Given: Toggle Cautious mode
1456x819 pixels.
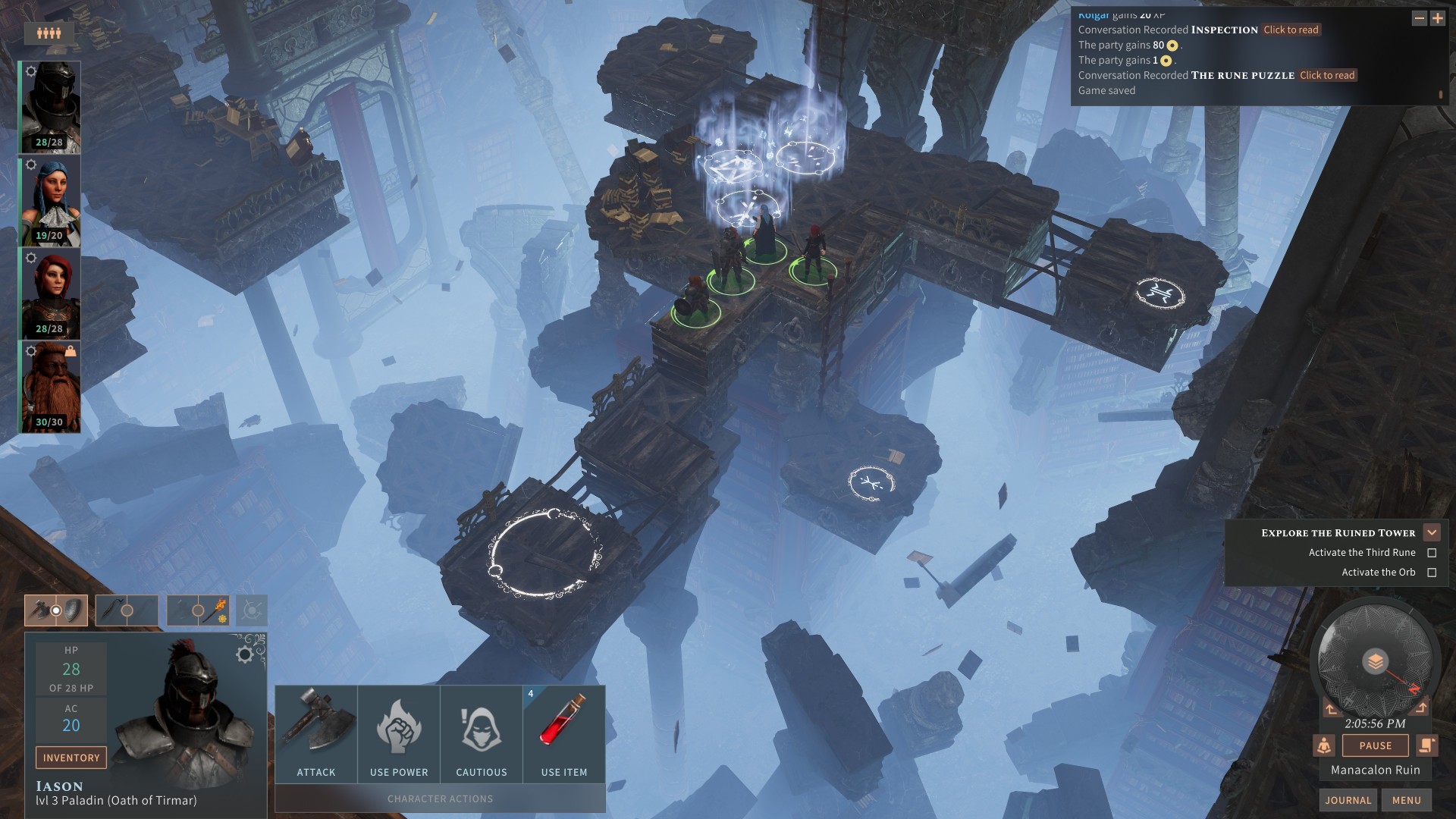Looking at the screenshot, I should click(x=482, y=733).
